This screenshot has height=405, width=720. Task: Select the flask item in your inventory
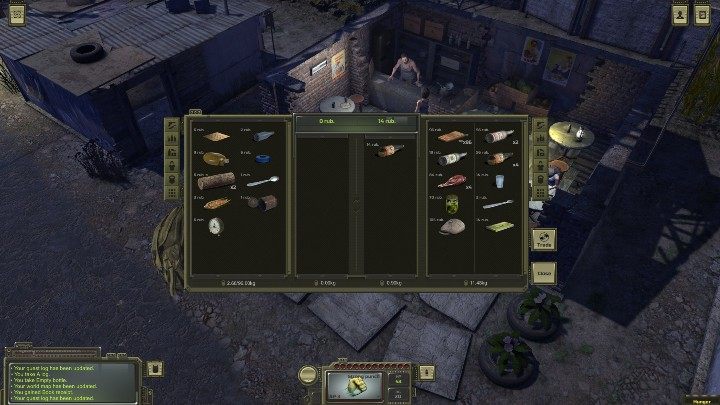pyautogui.click(x=213, y=159)
